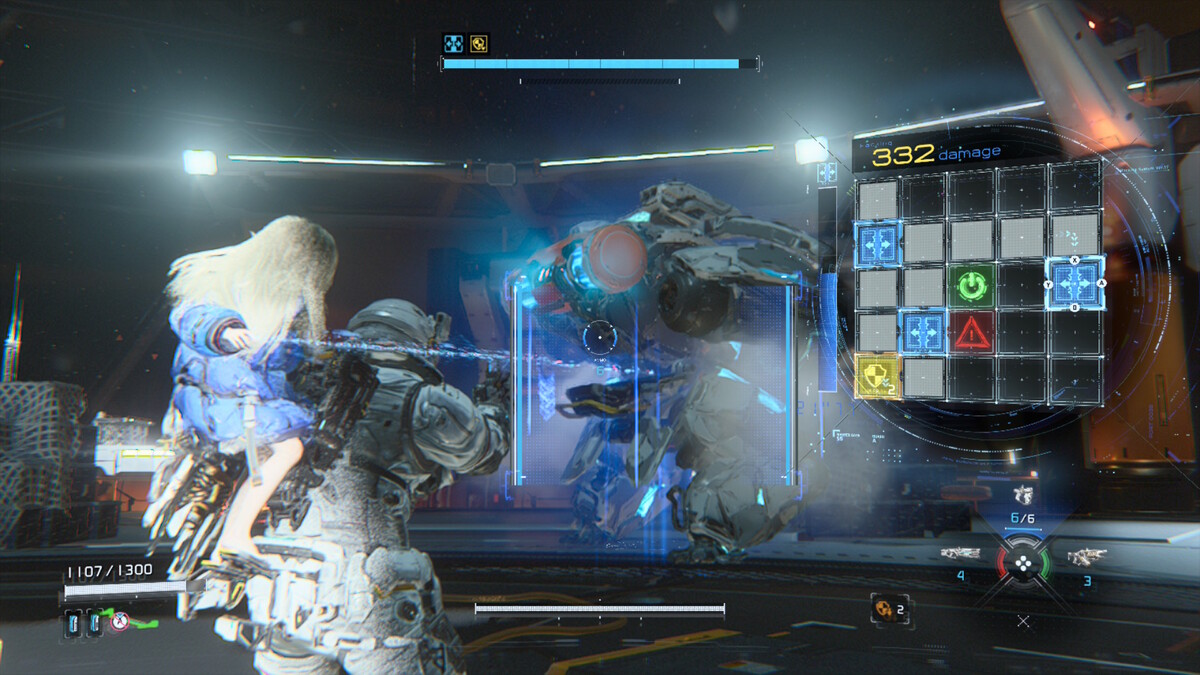Click the blue arrow status icon above enemy bar
This screenshot has height=675, width=1200.
(453, 43)
